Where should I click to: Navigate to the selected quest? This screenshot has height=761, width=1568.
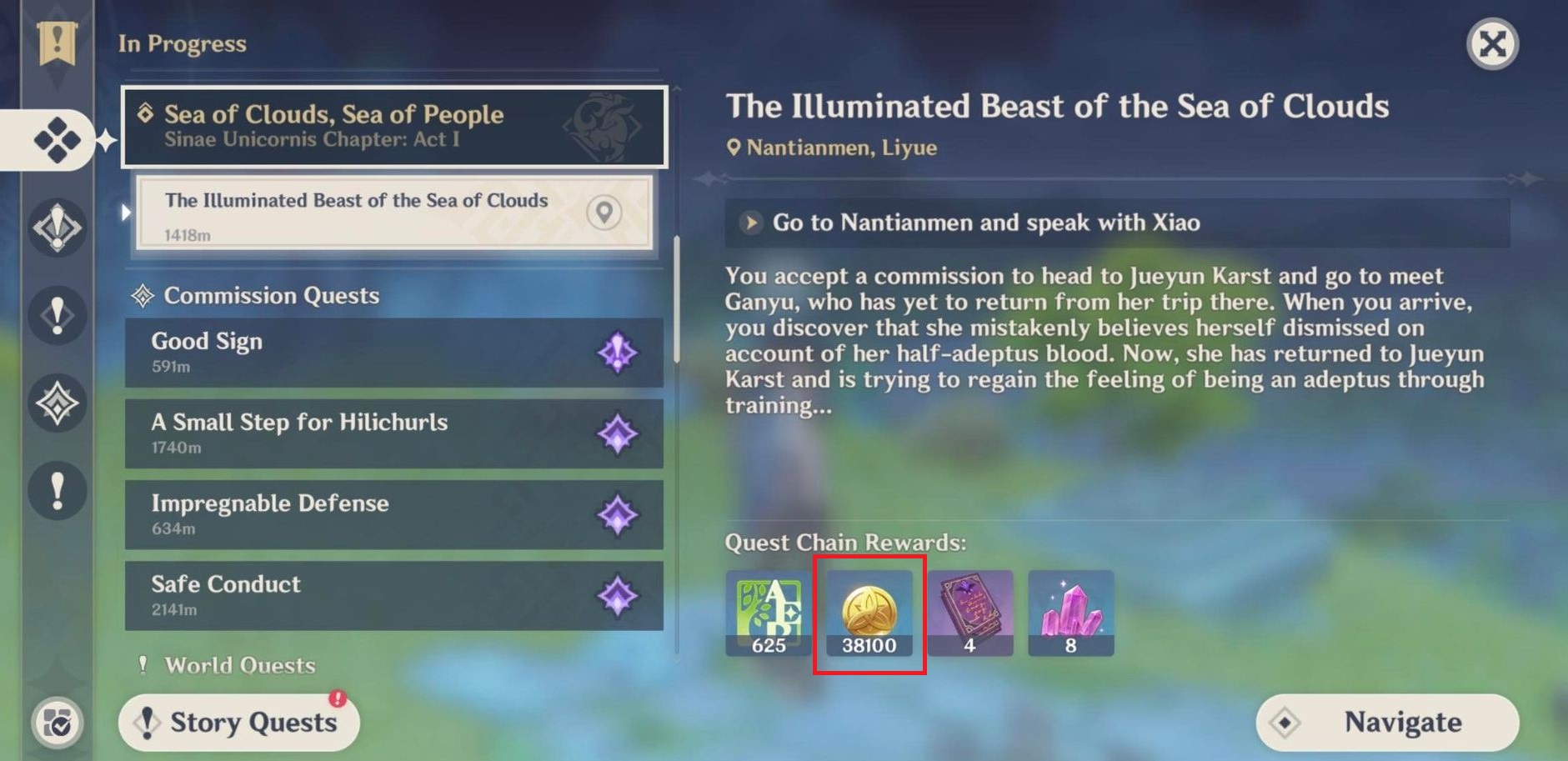pyautogui.click(x=1387, y=722)
